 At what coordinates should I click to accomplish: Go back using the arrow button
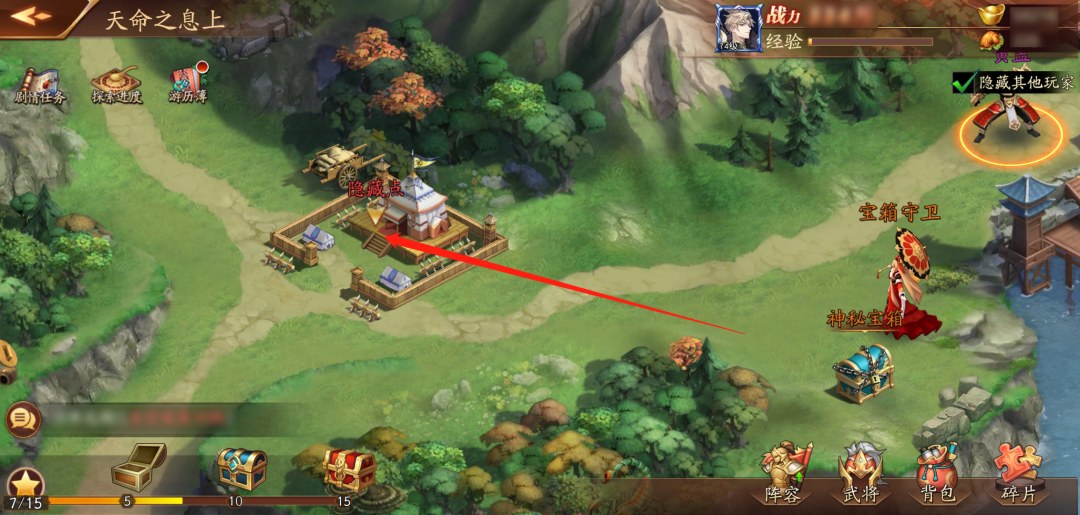pyautogui.click(x=30, y=16)
